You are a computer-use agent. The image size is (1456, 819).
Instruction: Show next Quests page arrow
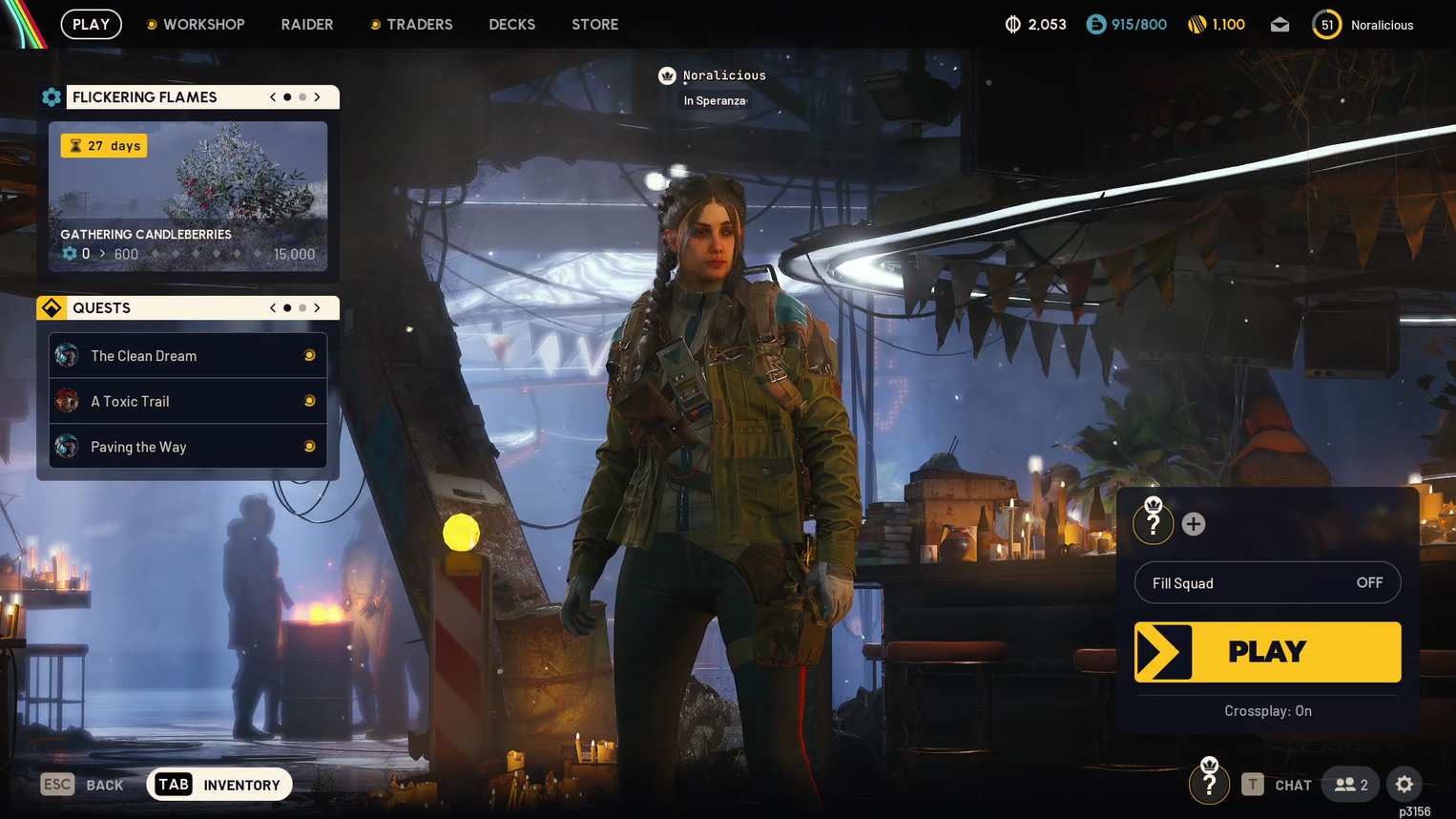coord(318,308)
